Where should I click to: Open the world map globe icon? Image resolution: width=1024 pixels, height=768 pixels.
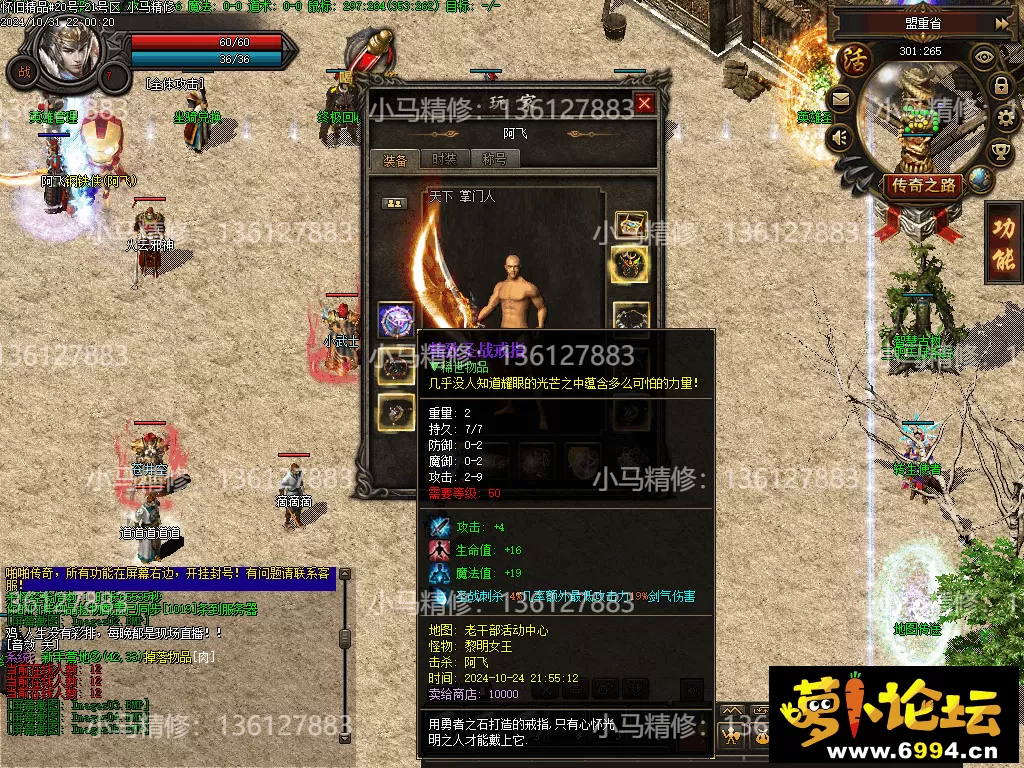pos(979,179)
